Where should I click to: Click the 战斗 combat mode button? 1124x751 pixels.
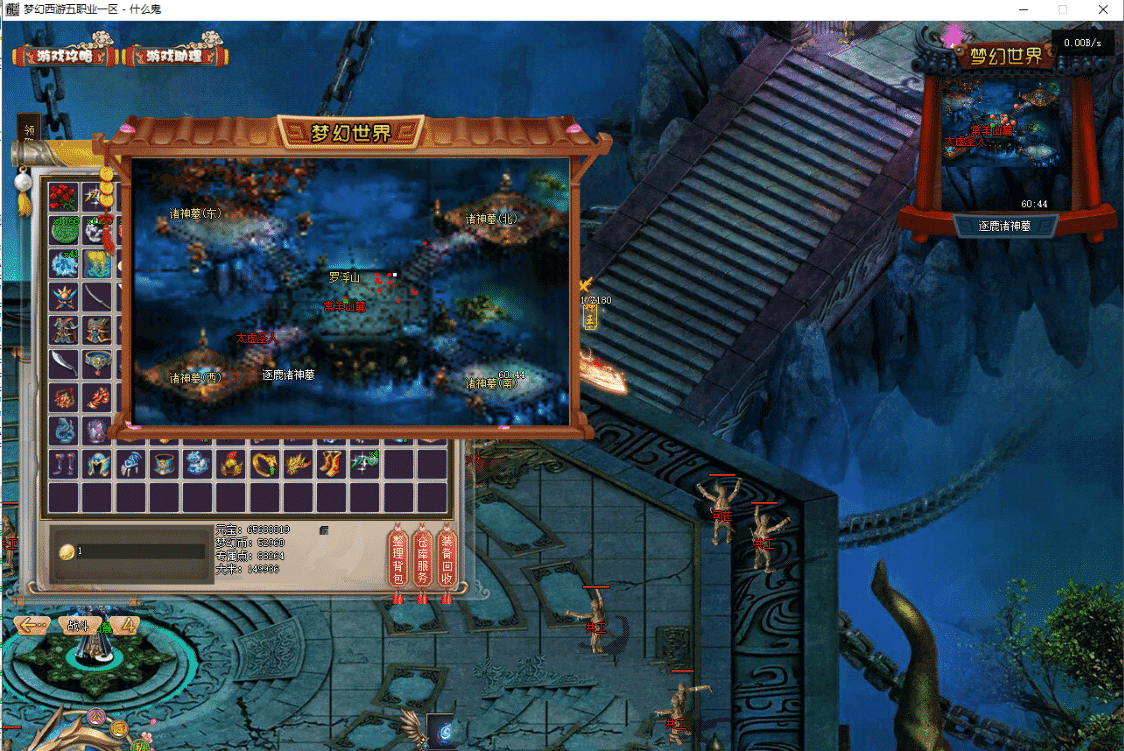click(x=79, y=626)
